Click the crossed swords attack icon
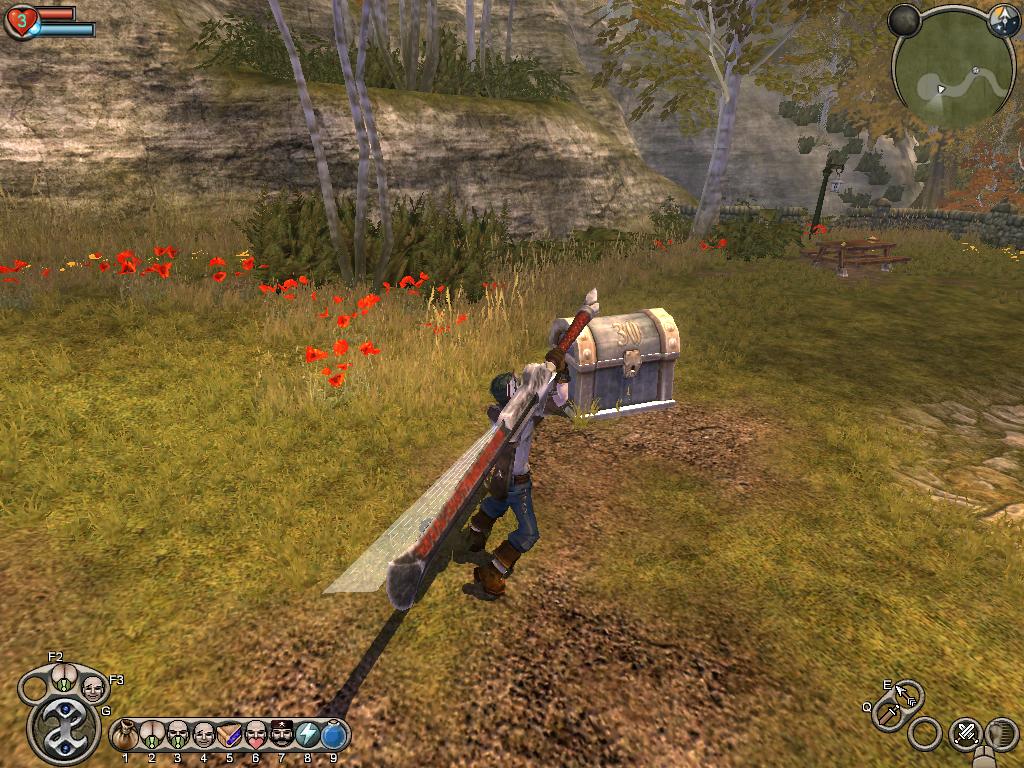 click(965, 733)
